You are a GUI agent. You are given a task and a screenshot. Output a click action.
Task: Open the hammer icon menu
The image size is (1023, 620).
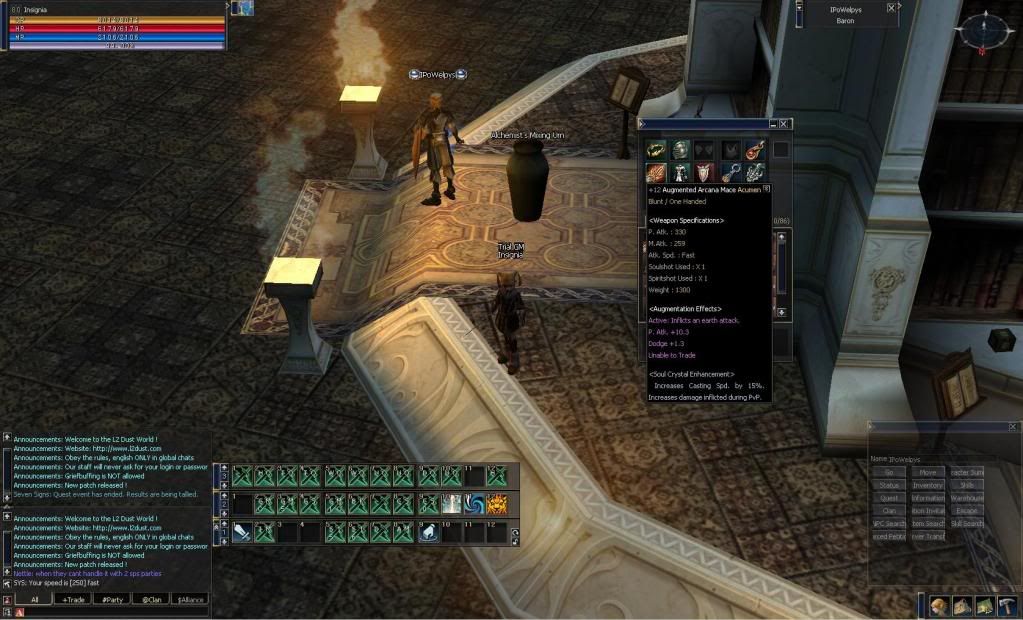coord(1006,605)
